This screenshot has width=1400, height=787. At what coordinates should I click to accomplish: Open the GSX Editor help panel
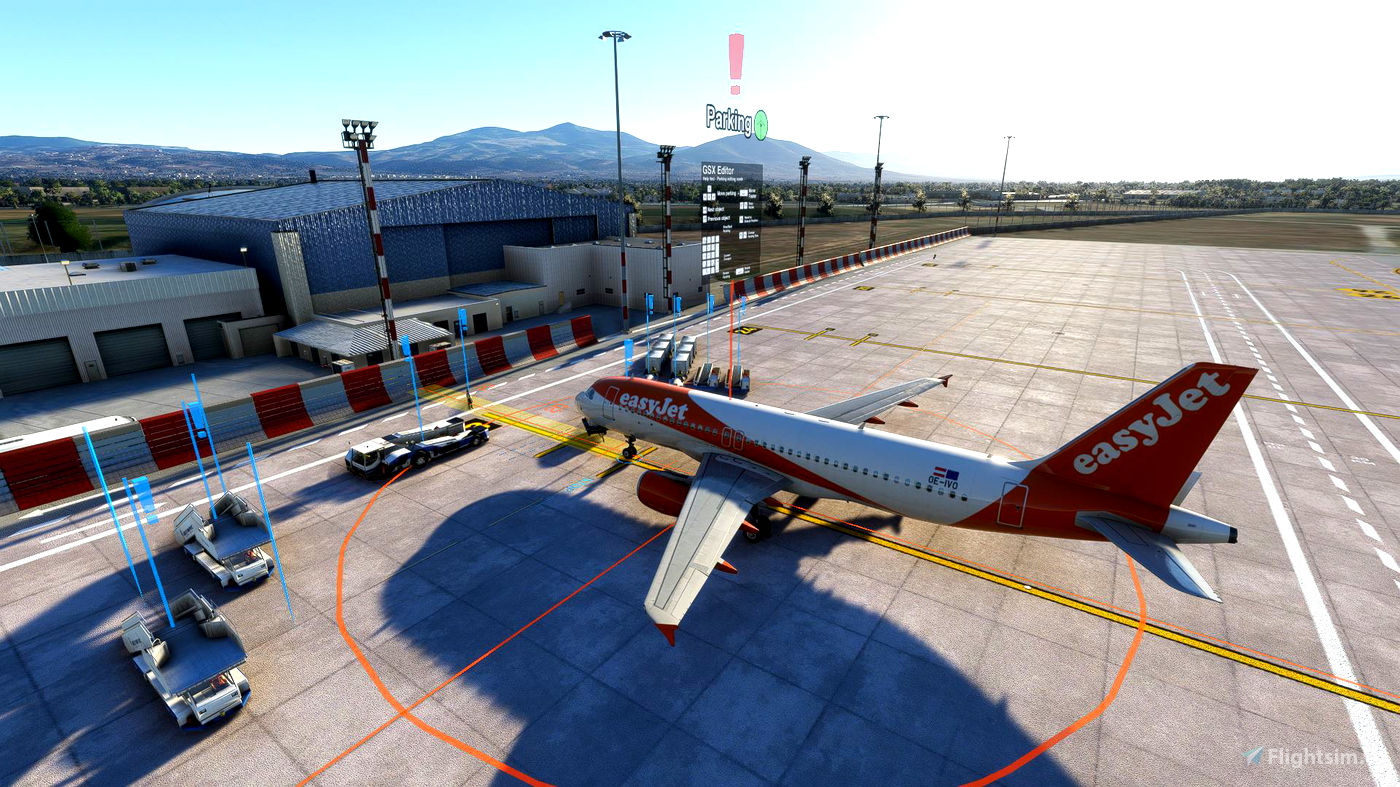pos(718,170)
